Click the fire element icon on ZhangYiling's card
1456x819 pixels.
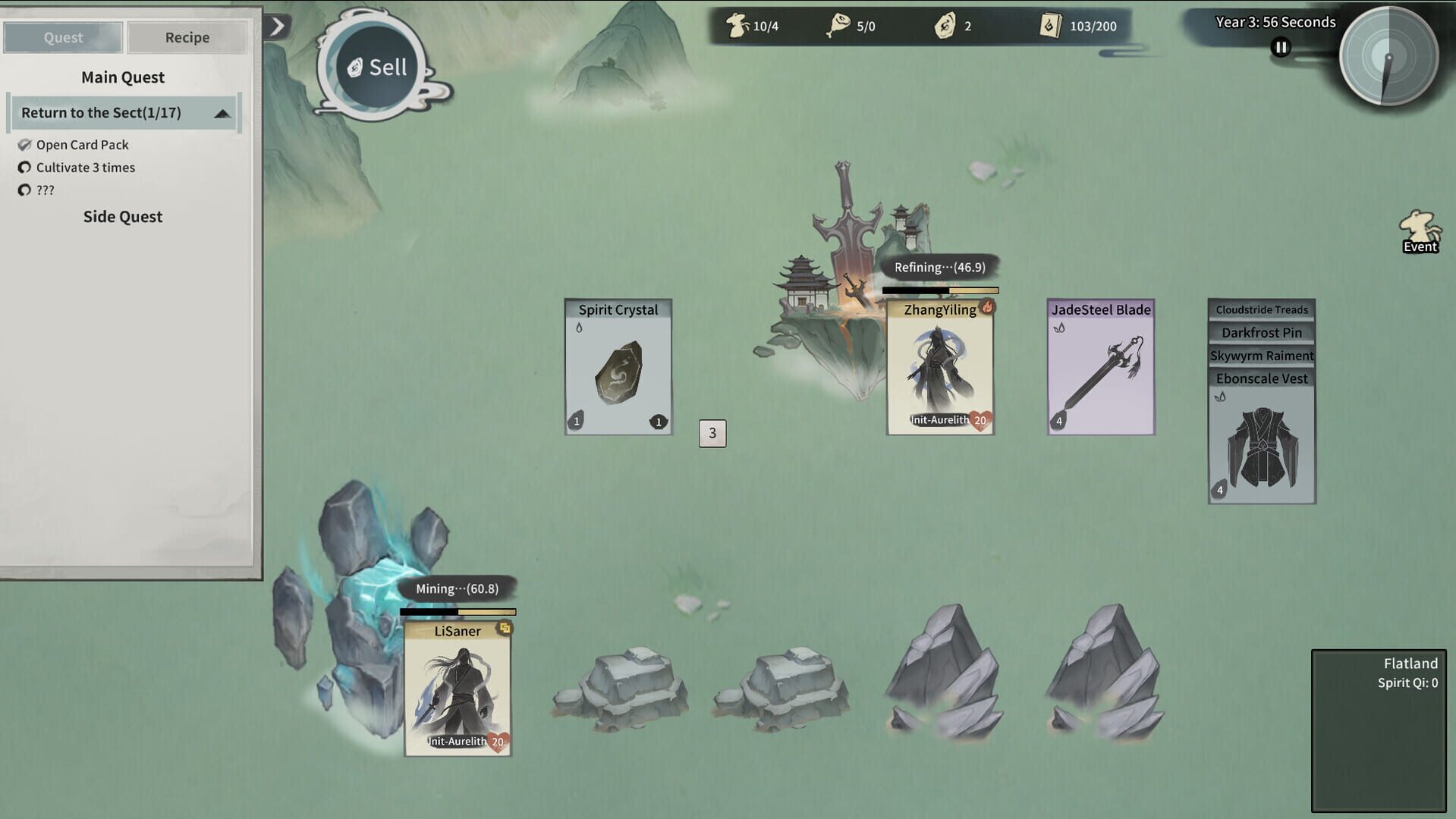[x=987, y=308]
